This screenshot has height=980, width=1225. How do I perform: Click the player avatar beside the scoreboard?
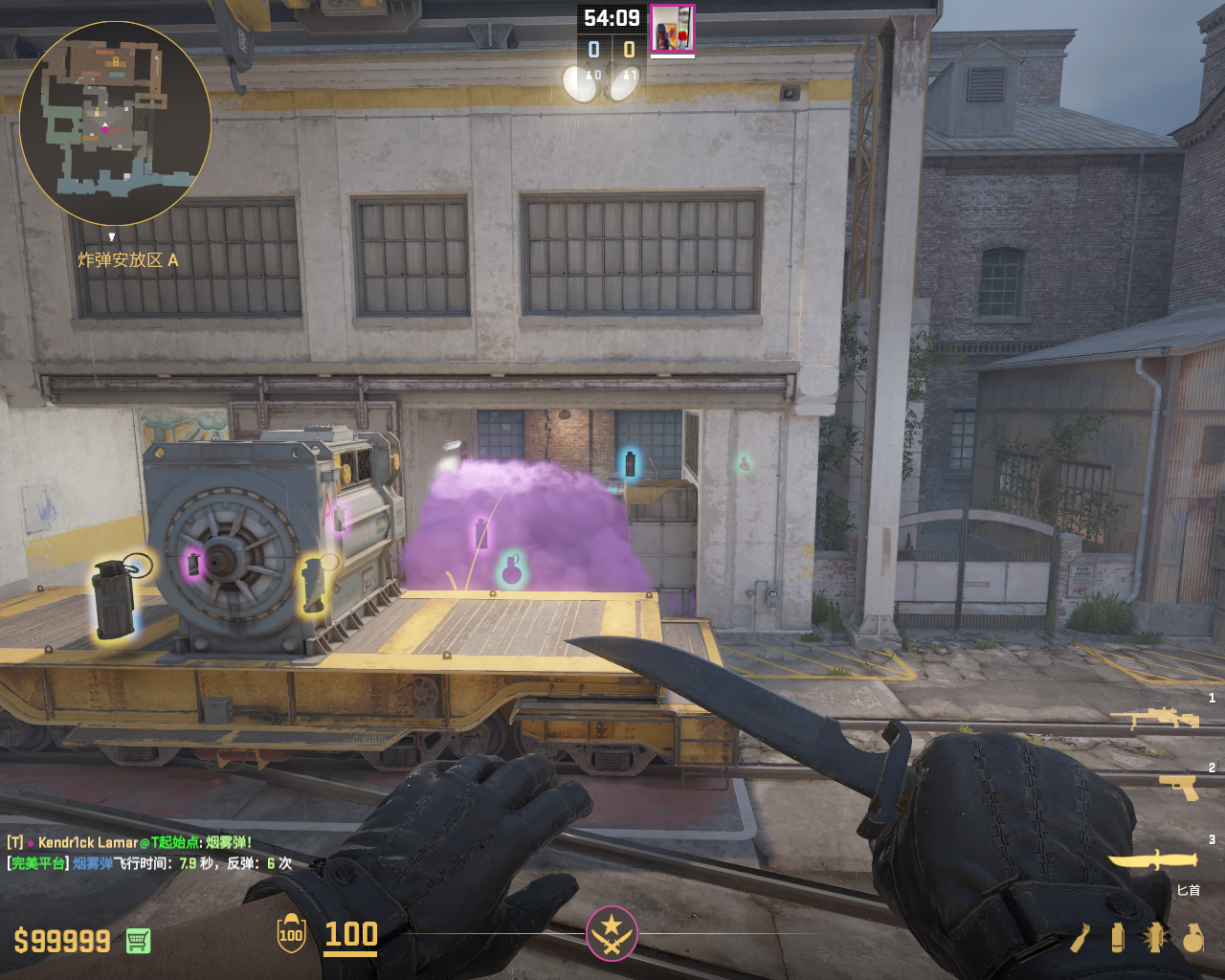coord(672,29)
